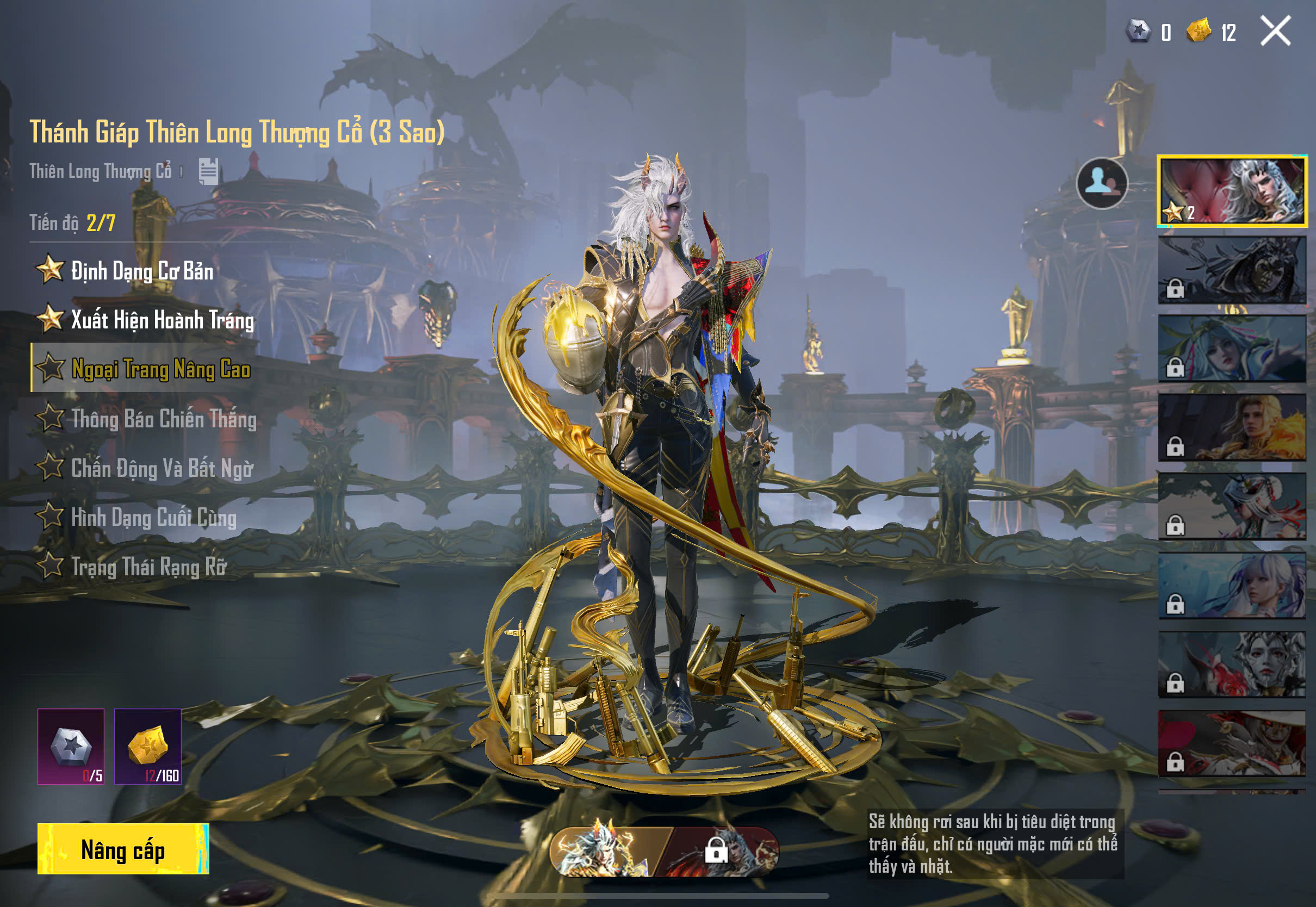Select the Hình Dạng Cuối Cùng stage
The image size is (1316, 907).
pos(153,518)
